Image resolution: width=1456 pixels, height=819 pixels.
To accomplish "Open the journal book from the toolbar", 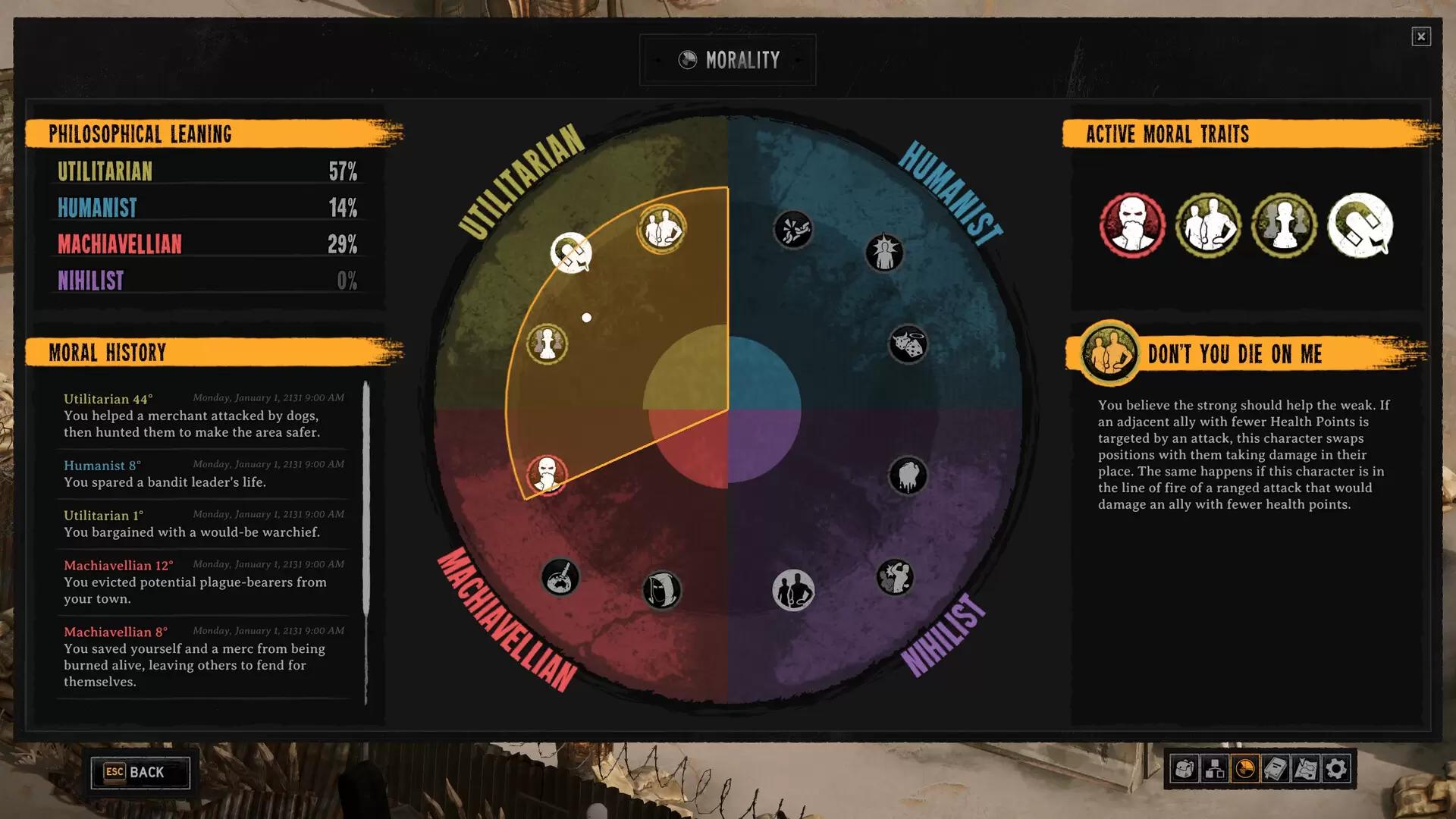I will tap(1276, 769).
